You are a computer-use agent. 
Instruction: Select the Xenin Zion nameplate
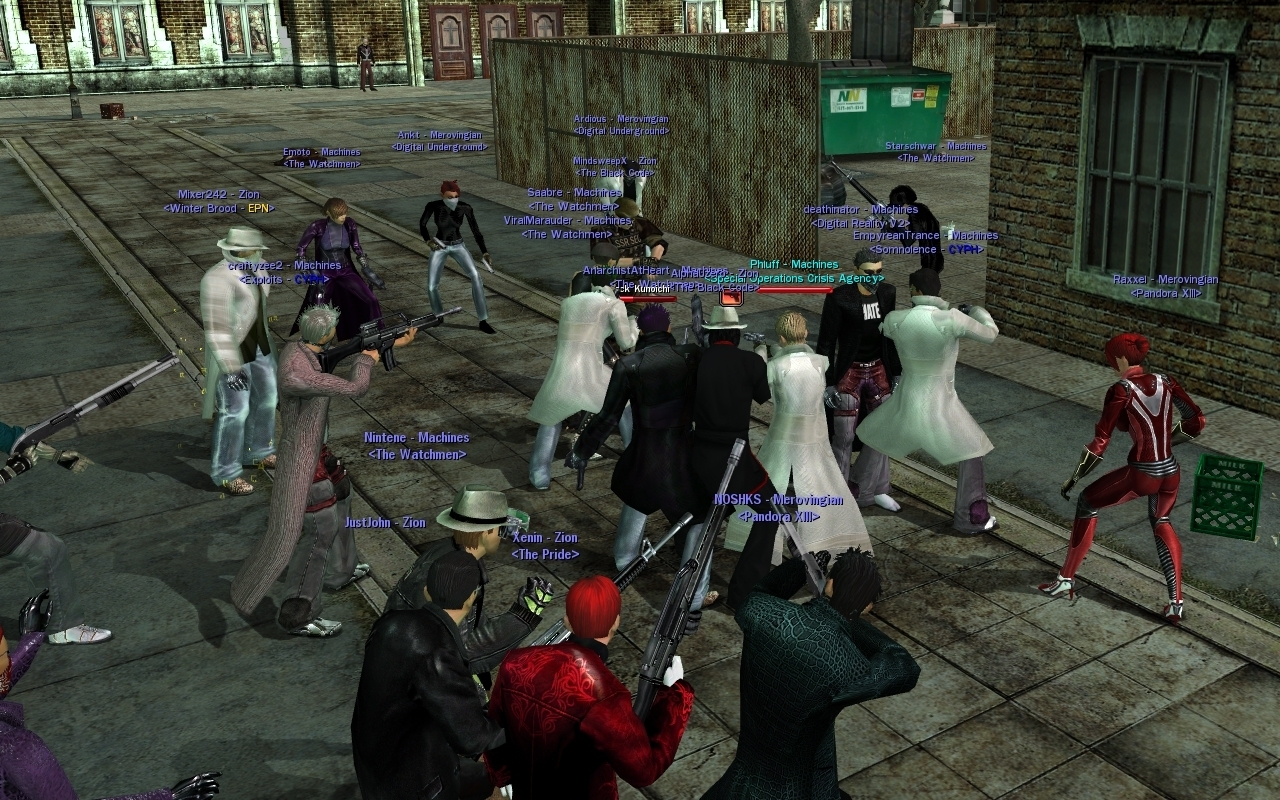tap(545, 538)
